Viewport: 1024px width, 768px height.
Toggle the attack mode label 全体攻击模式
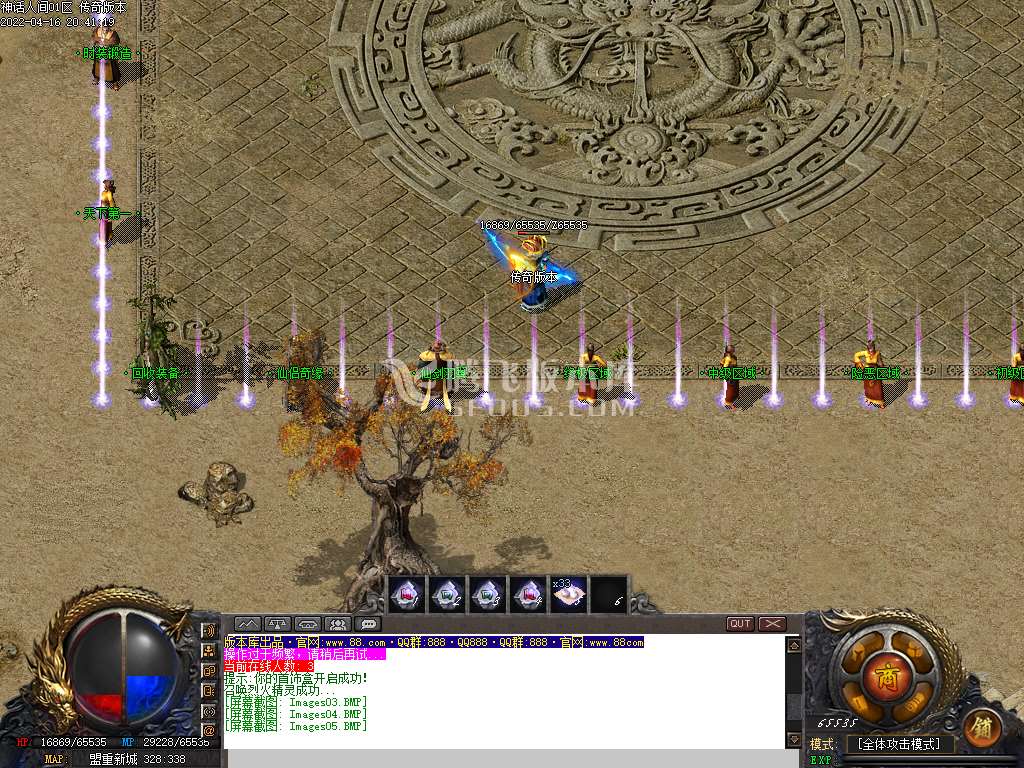pyautogui.click(x=900, y=745)
